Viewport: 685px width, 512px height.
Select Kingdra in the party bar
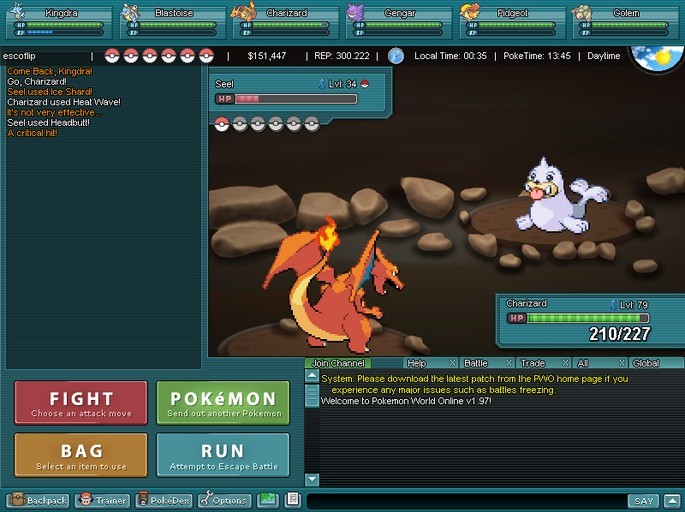(57, 20)
